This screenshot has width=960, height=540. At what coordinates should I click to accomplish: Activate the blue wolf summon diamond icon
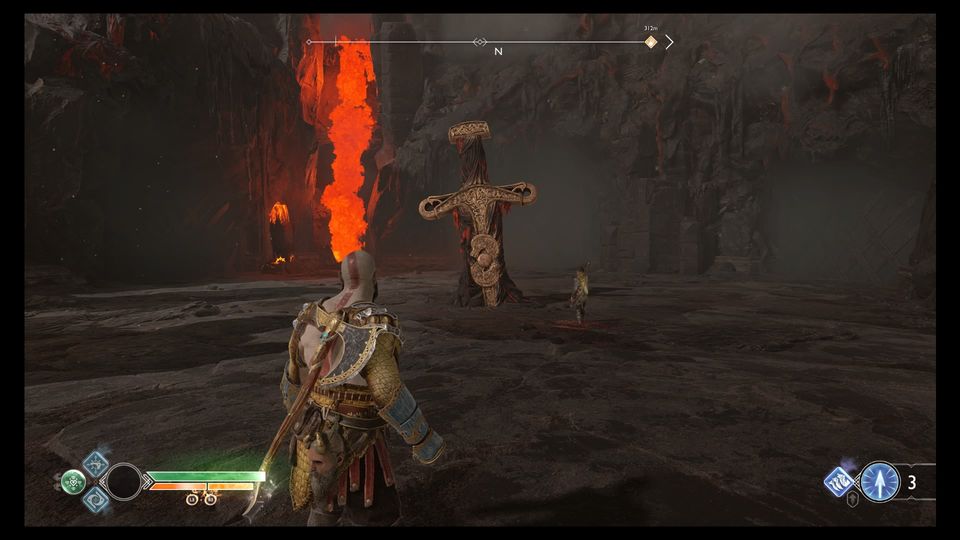click(x=839, y=481)
